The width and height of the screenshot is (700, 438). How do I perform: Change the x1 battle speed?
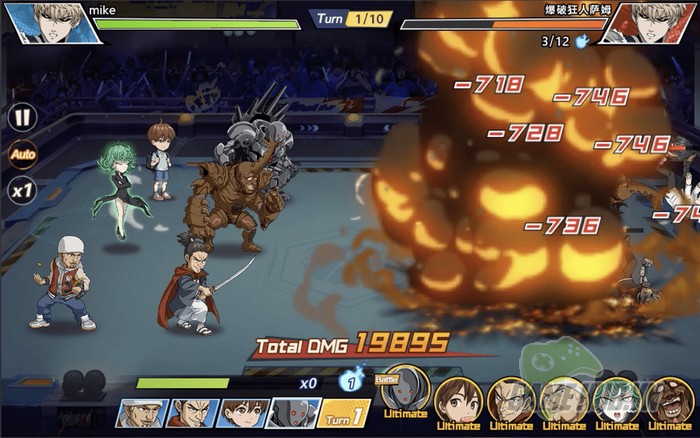click(21, 189)
